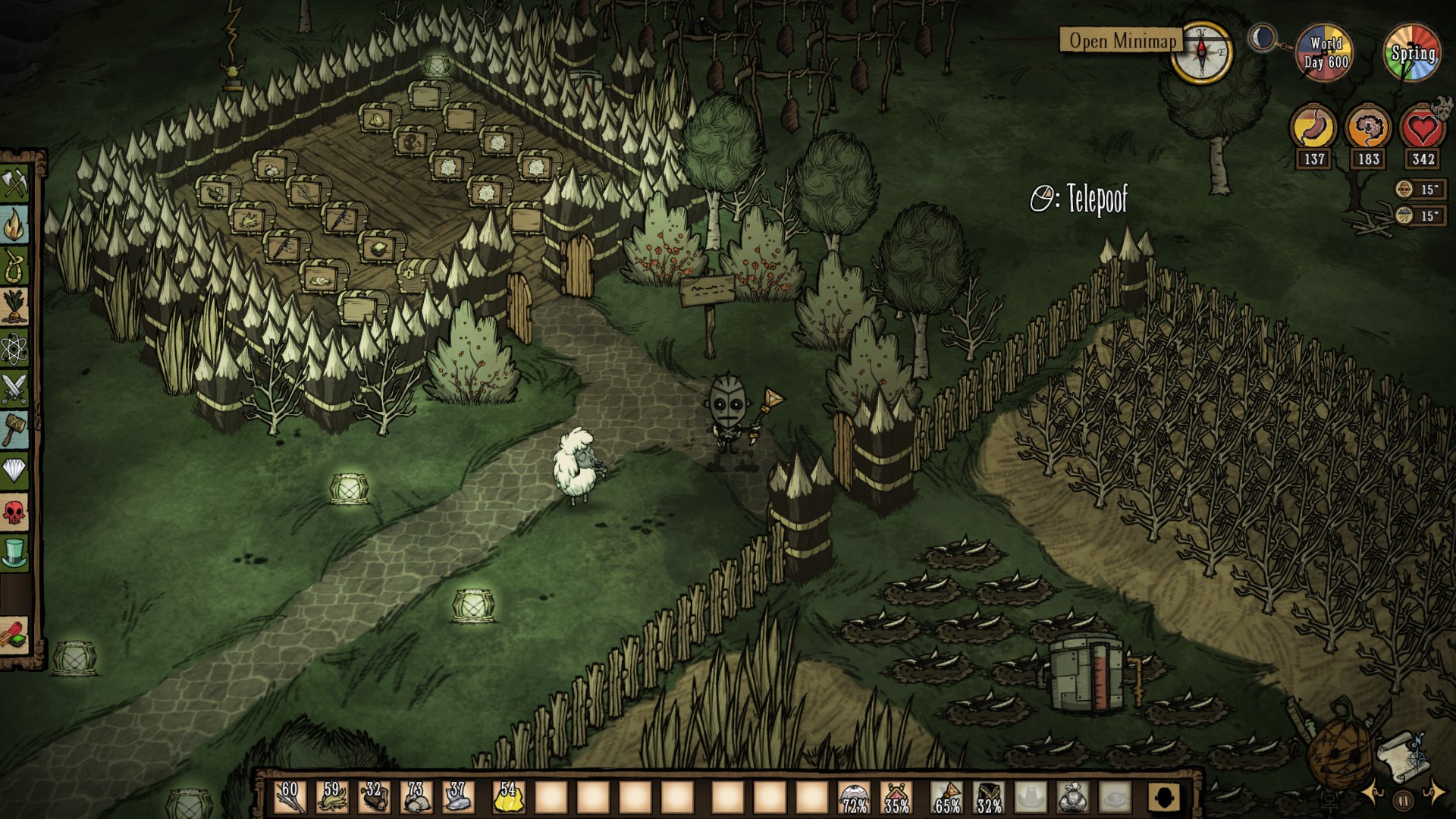The image size is (1456, 819).
Task: Choose the rocks stack of 73
Action: point(416,797)
